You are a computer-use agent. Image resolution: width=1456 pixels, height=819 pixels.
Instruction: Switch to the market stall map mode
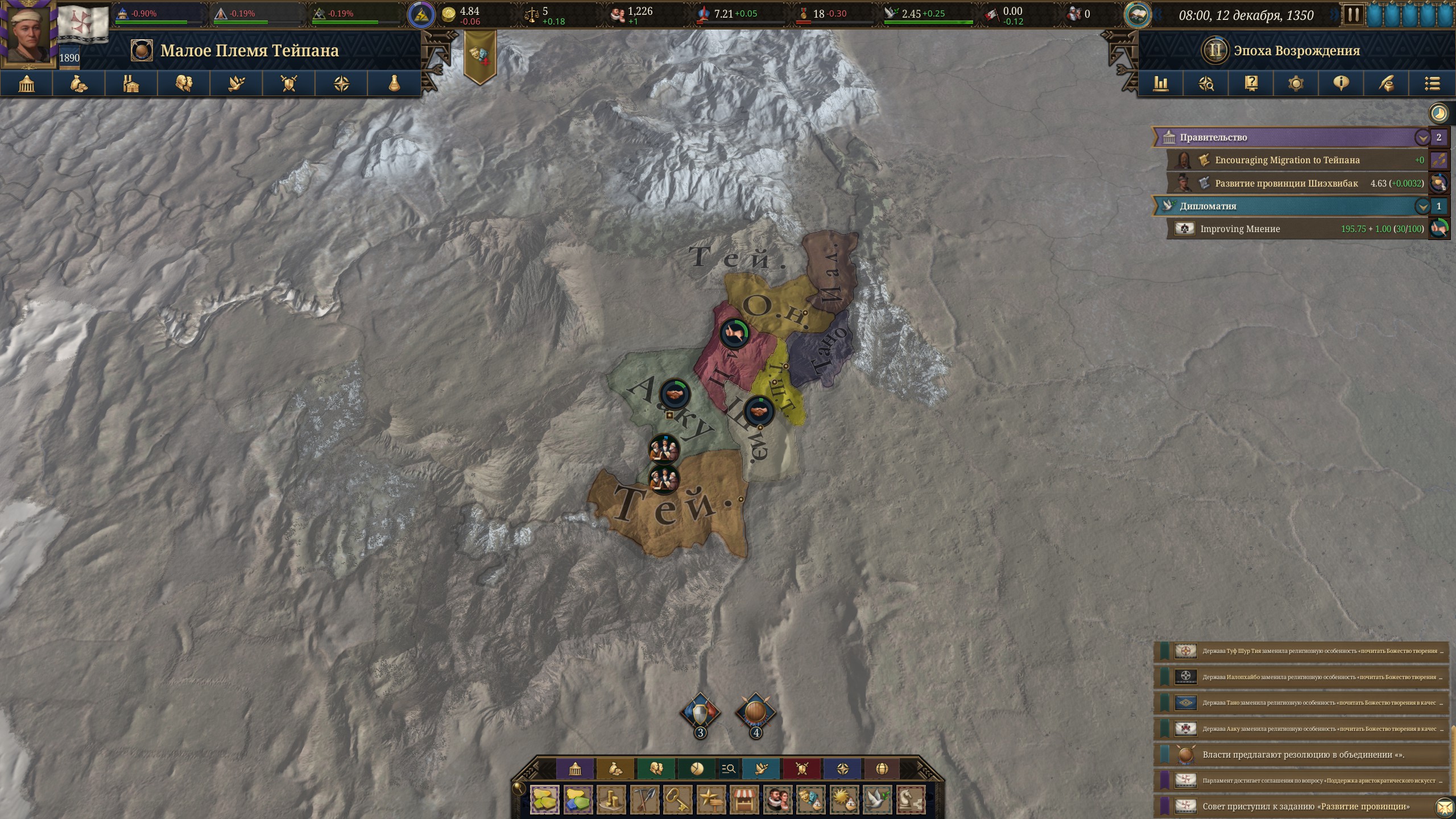(x=744, y=800)
